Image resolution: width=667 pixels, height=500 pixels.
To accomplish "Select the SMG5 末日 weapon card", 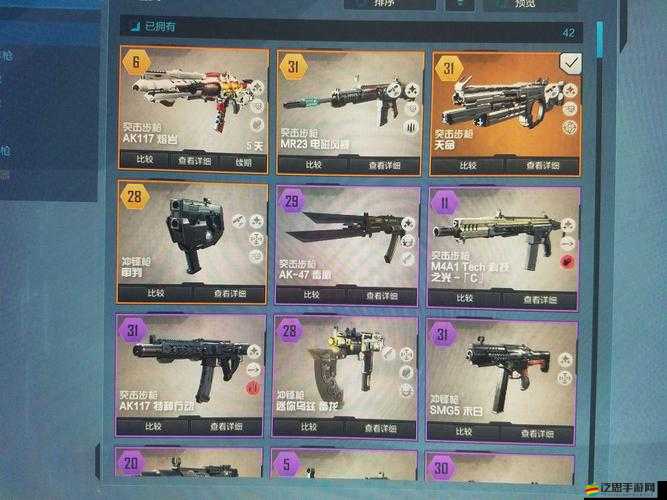I will tap(502, 375).
